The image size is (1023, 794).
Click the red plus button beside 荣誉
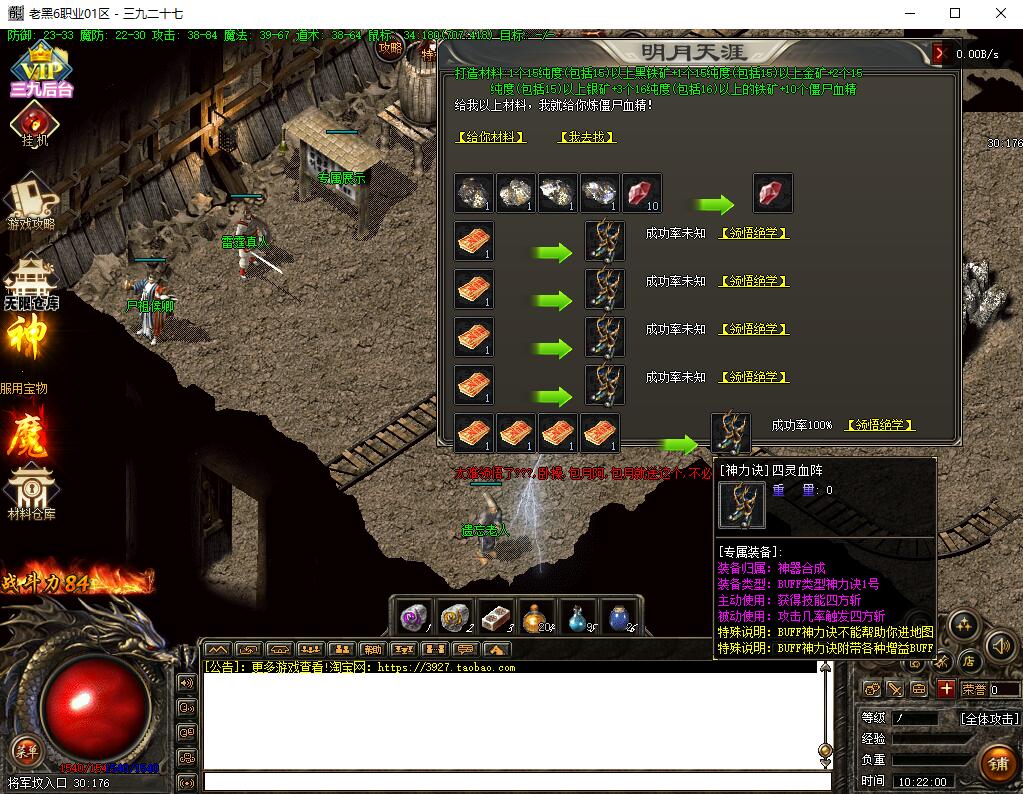946,689
